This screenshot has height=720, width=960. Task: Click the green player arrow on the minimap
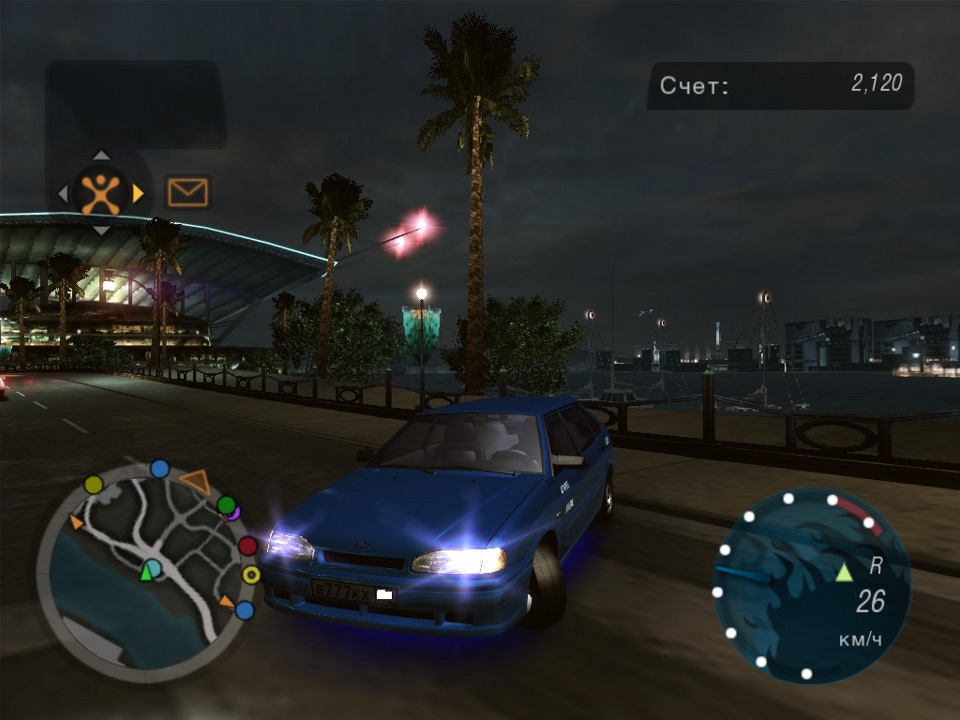click(x=147, y=571)
